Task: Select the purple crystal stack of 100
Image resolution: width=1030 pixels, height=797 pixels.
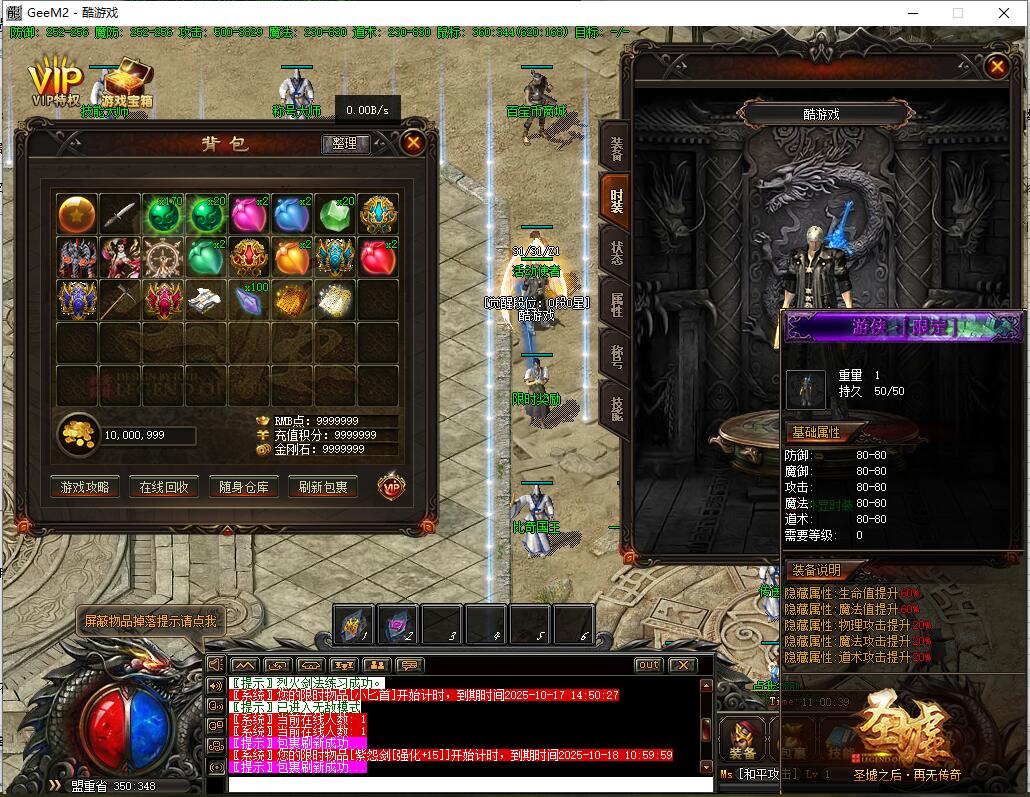Action: (249, 300)
